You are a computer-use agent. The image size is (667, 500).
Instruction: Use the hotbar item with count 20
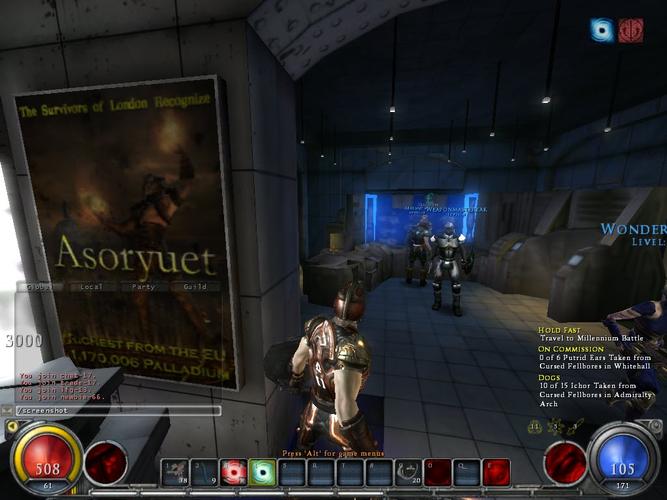[408, 471]
